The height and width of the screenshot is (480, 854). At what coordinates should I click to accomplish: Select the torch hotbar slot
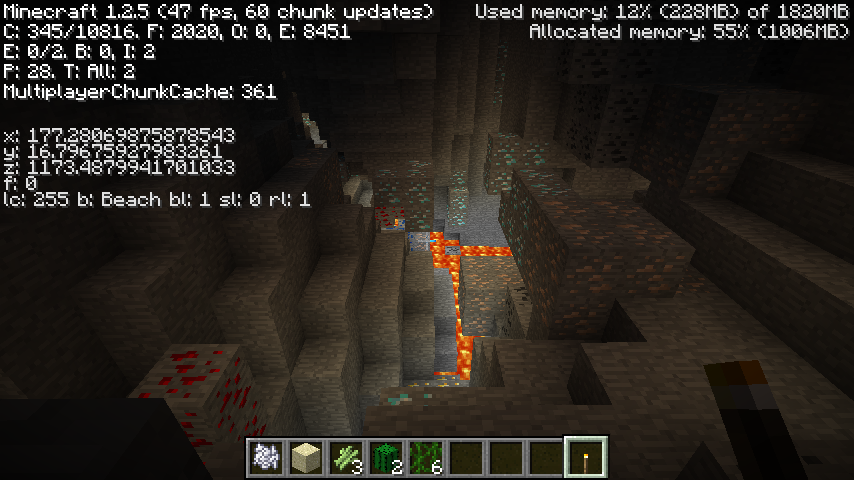pyautogui.click(x=586, y=458)
